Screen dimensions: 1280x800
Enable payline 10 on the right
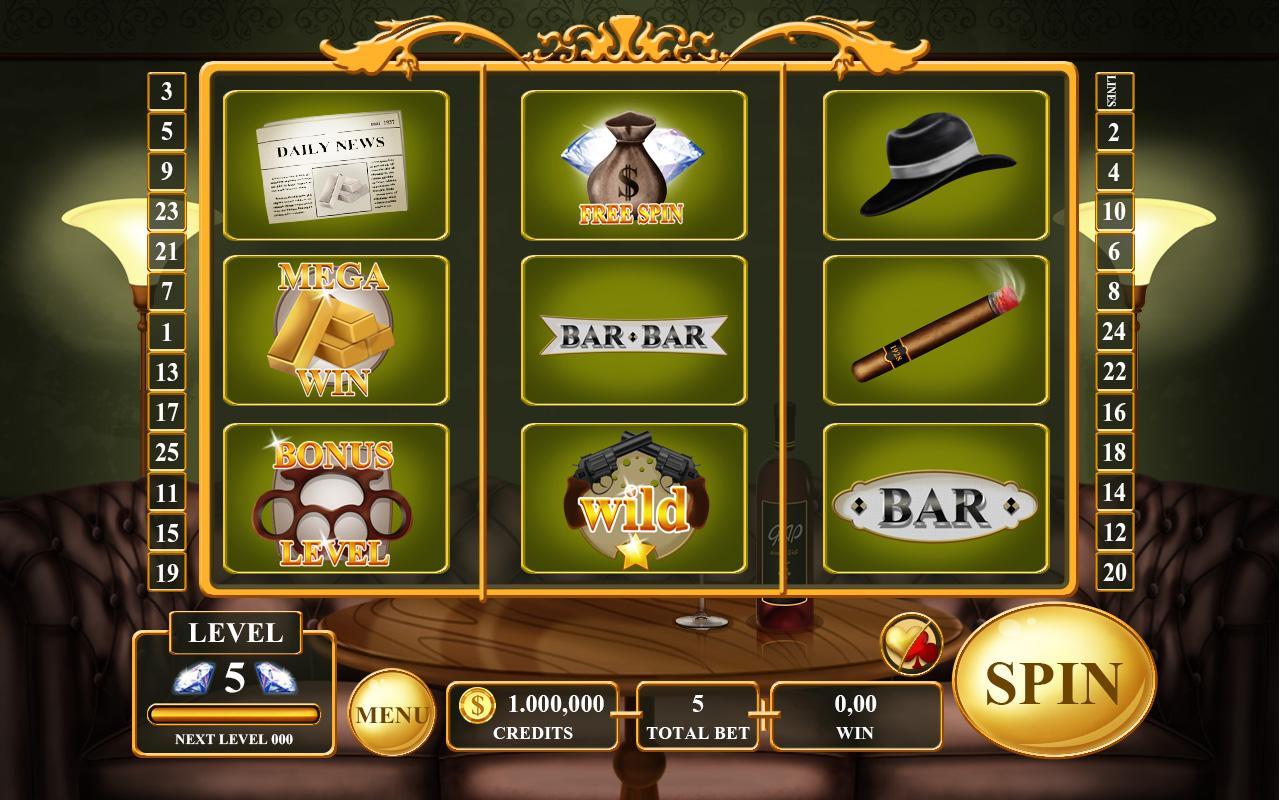(1115, 213)
